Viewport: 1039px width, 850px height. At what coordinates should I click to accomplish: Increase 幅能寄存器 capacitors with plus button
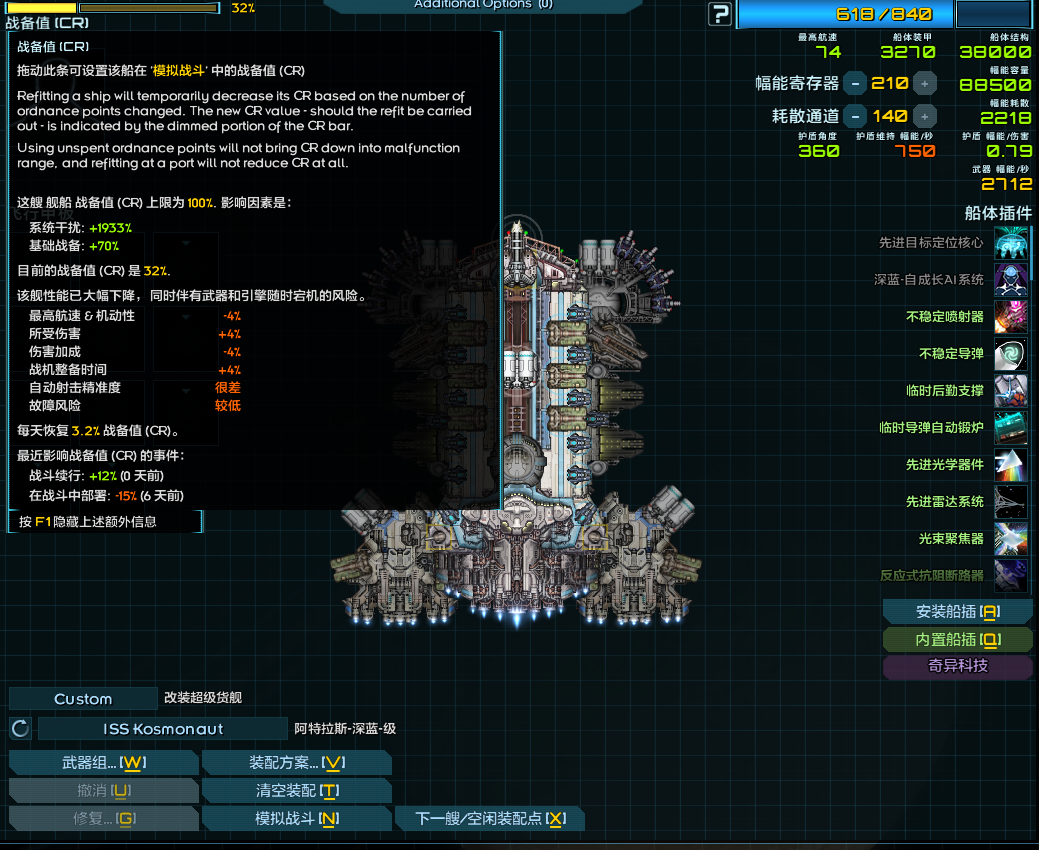[x=925, y=83]
